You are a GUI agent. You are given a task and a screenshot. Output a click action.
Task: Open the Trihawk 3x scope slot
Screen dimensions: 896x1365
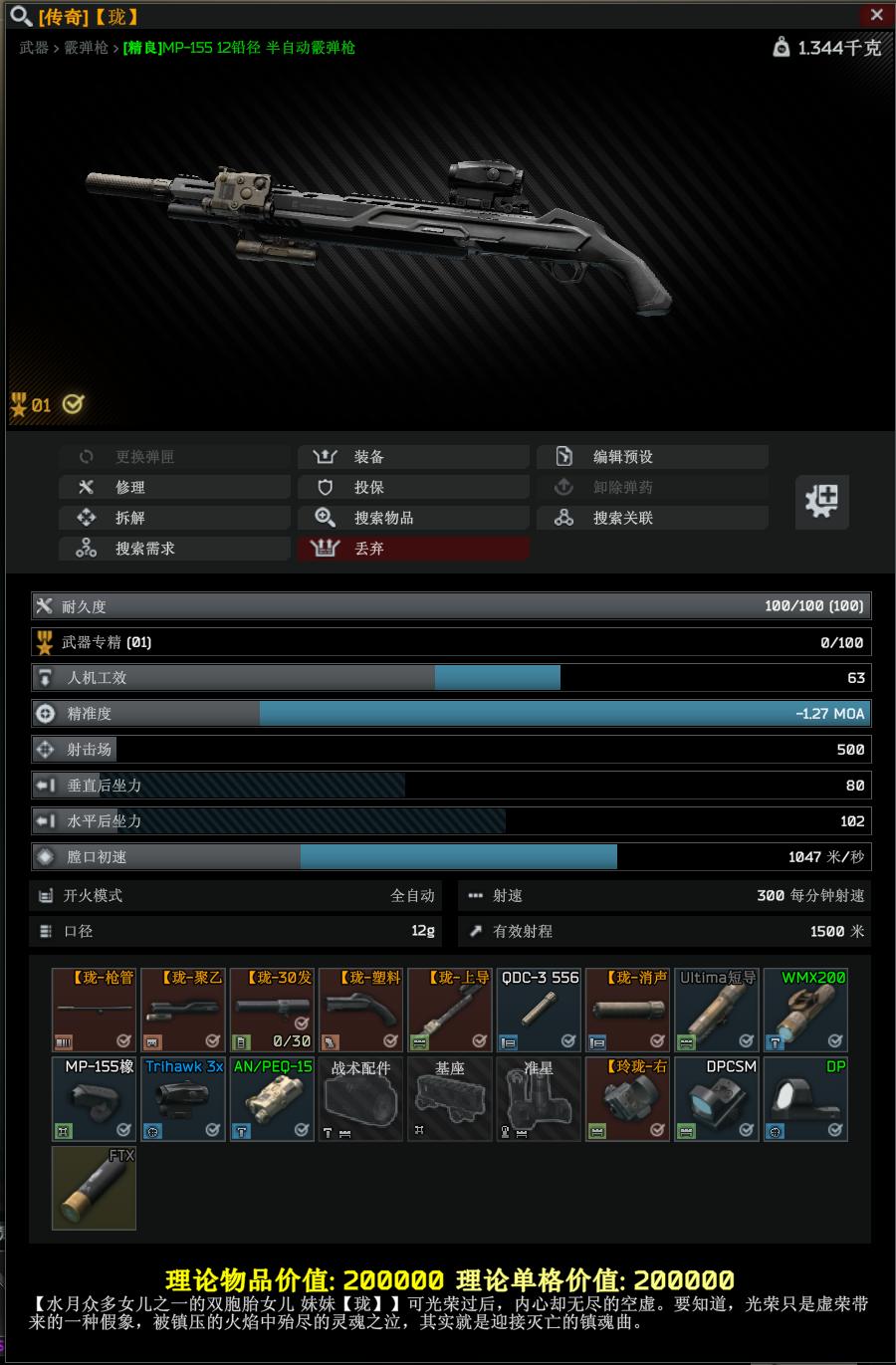point(183,1098)
